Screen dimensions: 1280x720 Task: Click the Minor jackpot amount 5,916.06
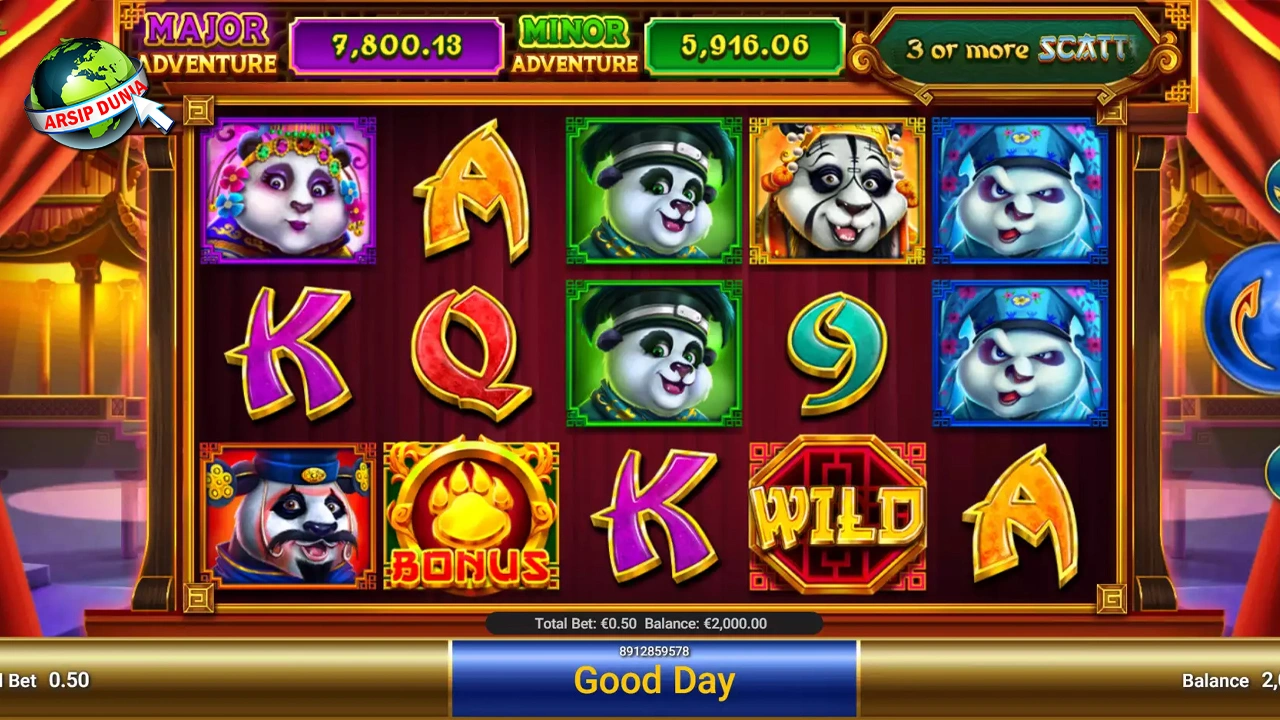pos(745,45)
